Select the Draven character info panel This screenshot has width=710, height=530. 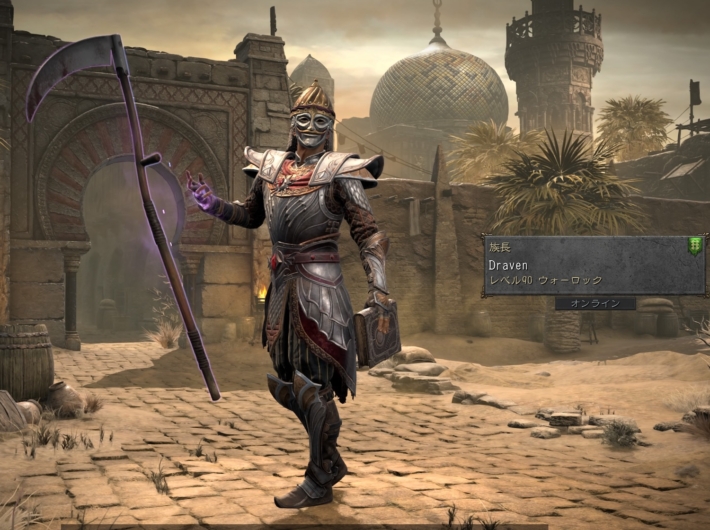point(593,267)
